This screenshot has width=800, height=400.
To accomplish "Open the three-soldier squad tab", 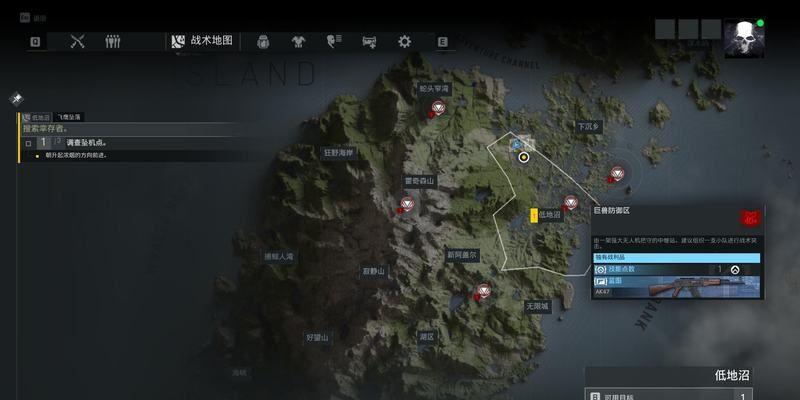I will 113,41.
